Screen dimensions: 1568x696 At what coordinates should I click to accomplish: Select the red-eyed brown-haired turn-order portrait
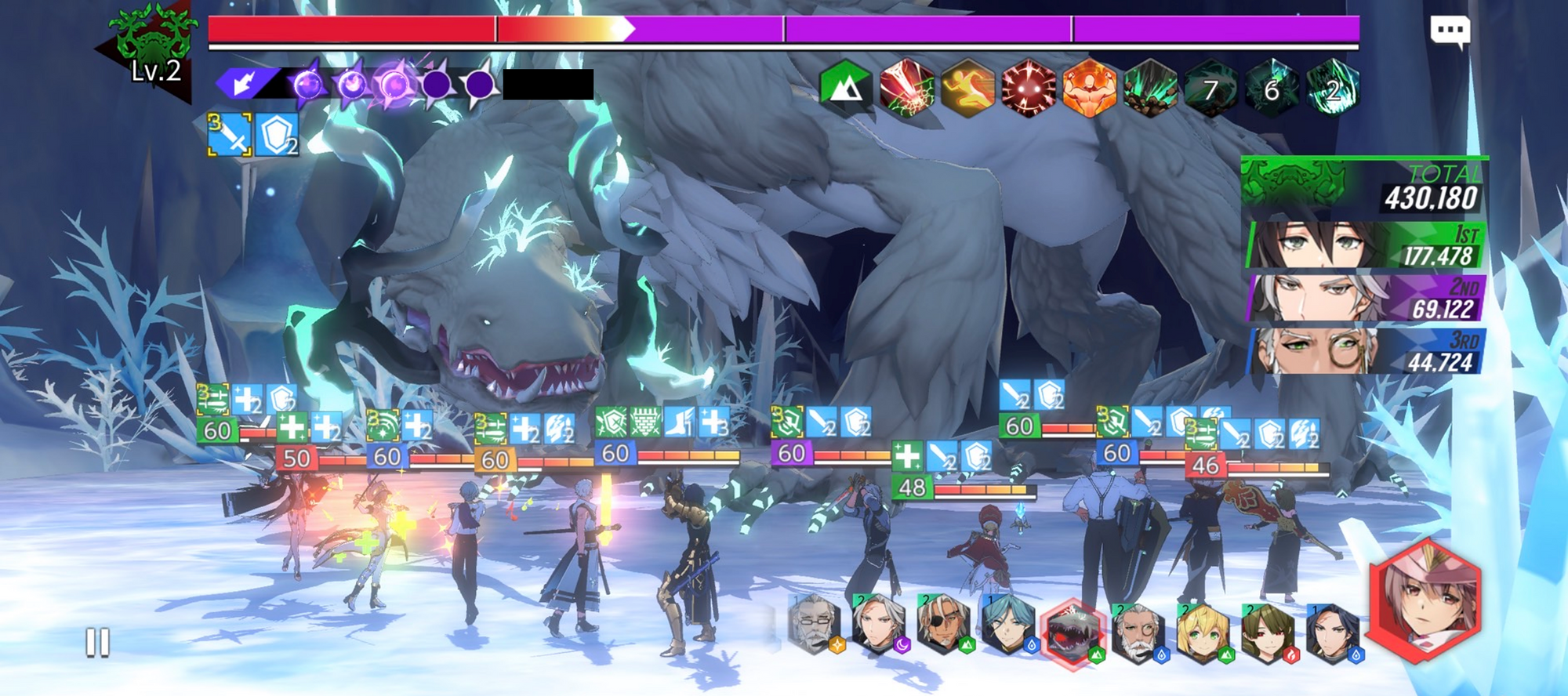tap(1268, 632)
